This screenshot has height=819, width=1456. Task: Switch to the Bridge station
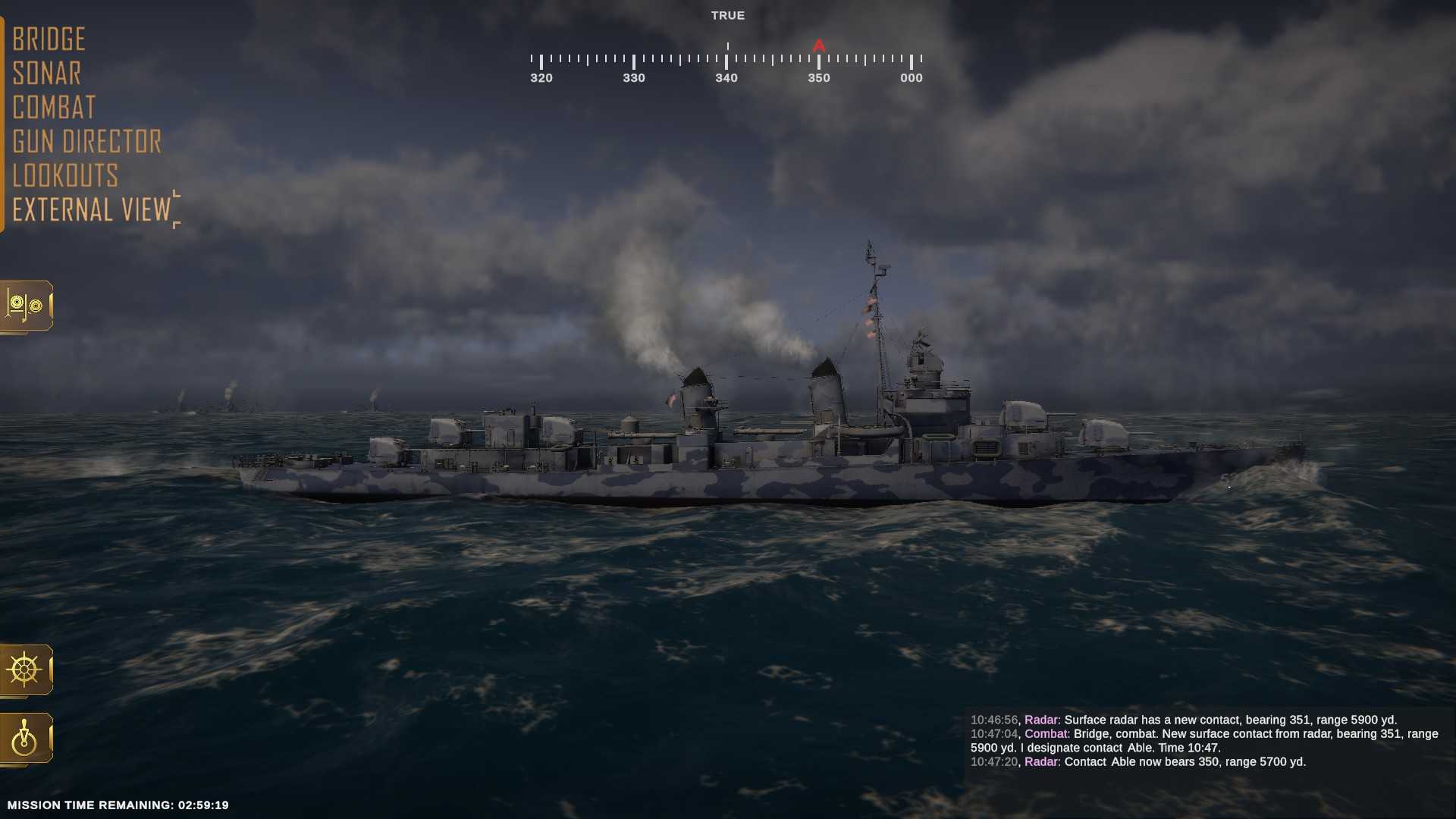[49, 38]
